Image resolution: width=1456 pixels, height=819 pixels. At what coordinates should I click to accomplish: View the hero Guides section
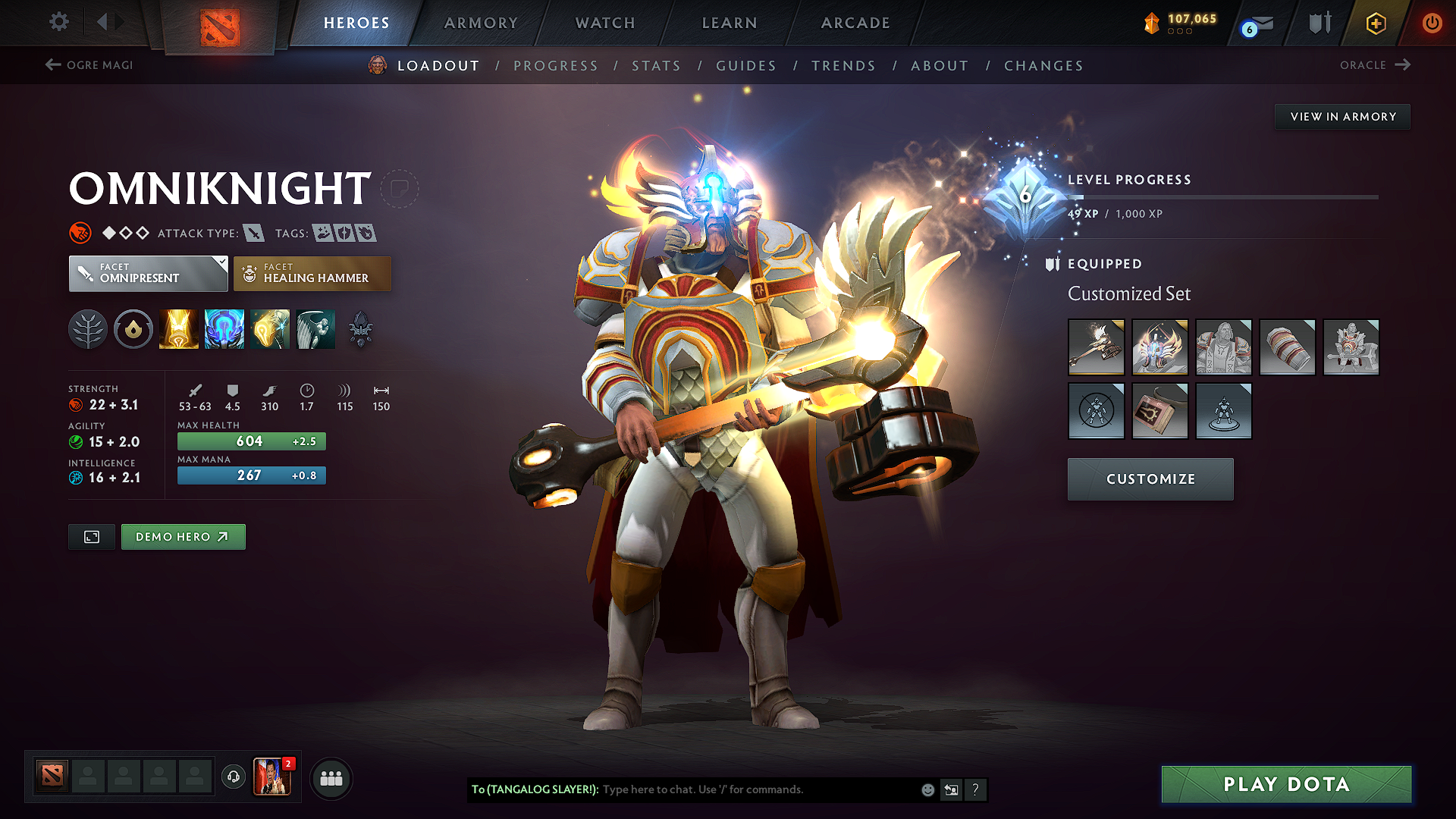746,66
